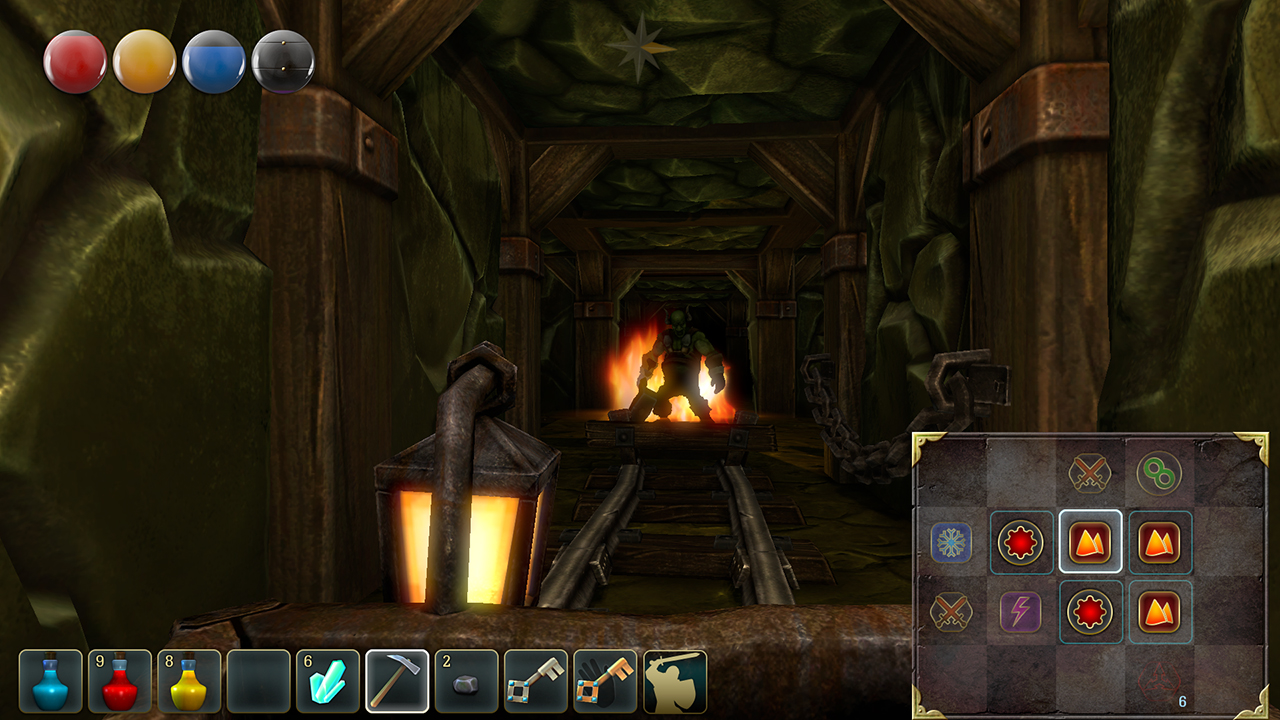
Task: Pick the grey stone item slot
Action: click(466, 682)
